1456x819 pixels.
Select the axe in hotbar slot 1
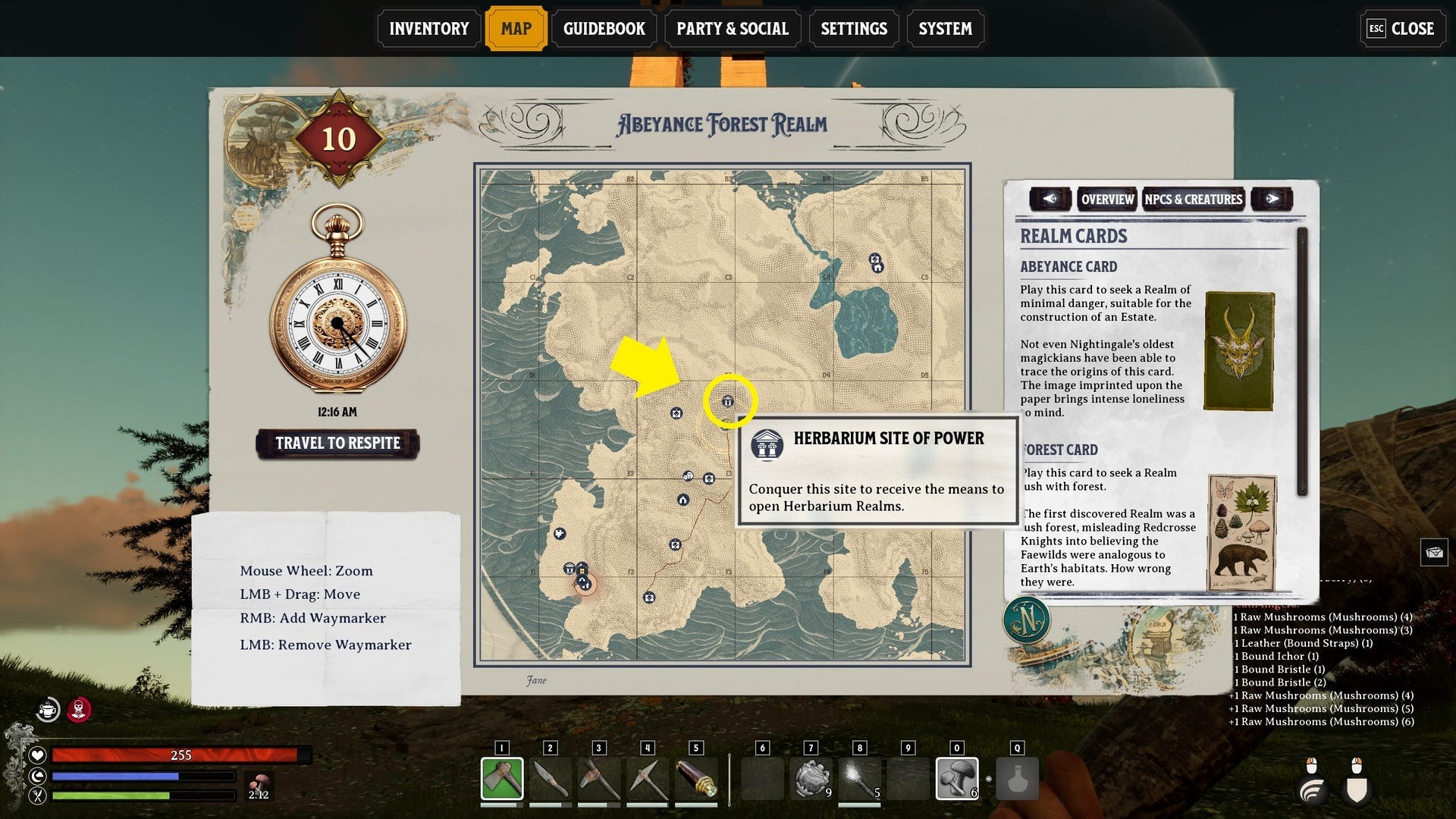[503, 777]
